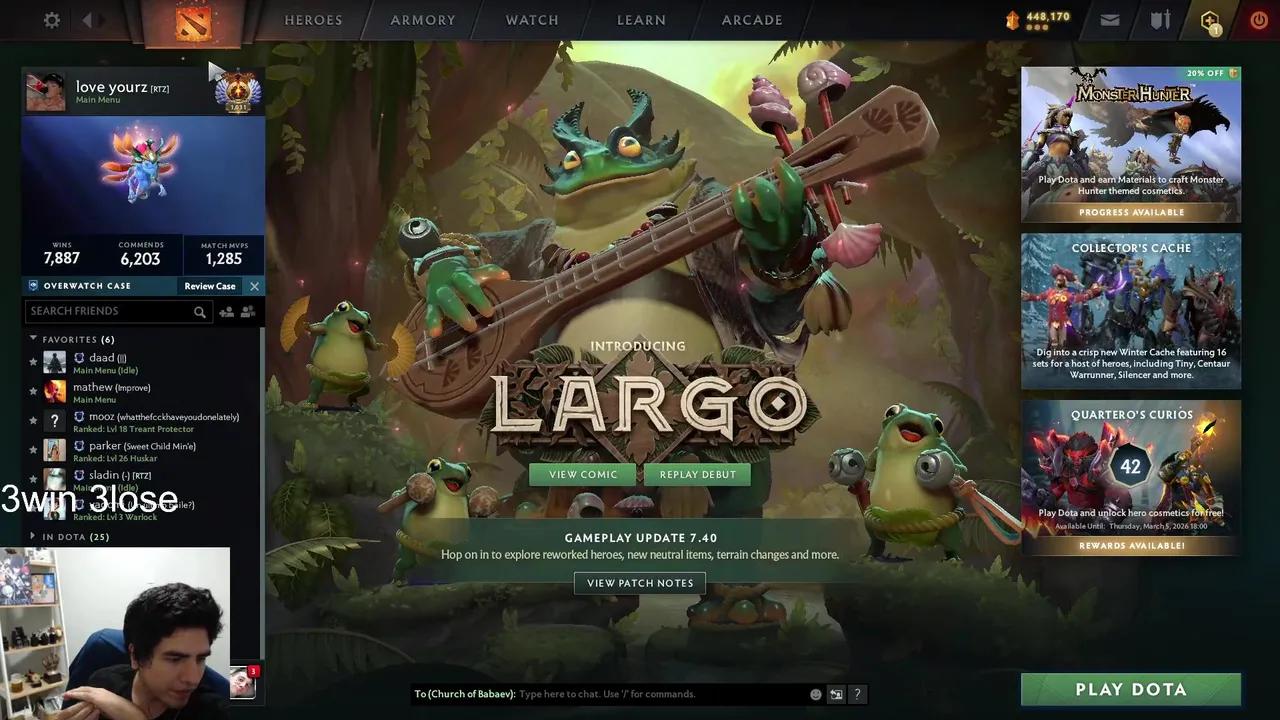1280x720 pixels.
Task: Click the red power/logout icon
Action: 1258,19
